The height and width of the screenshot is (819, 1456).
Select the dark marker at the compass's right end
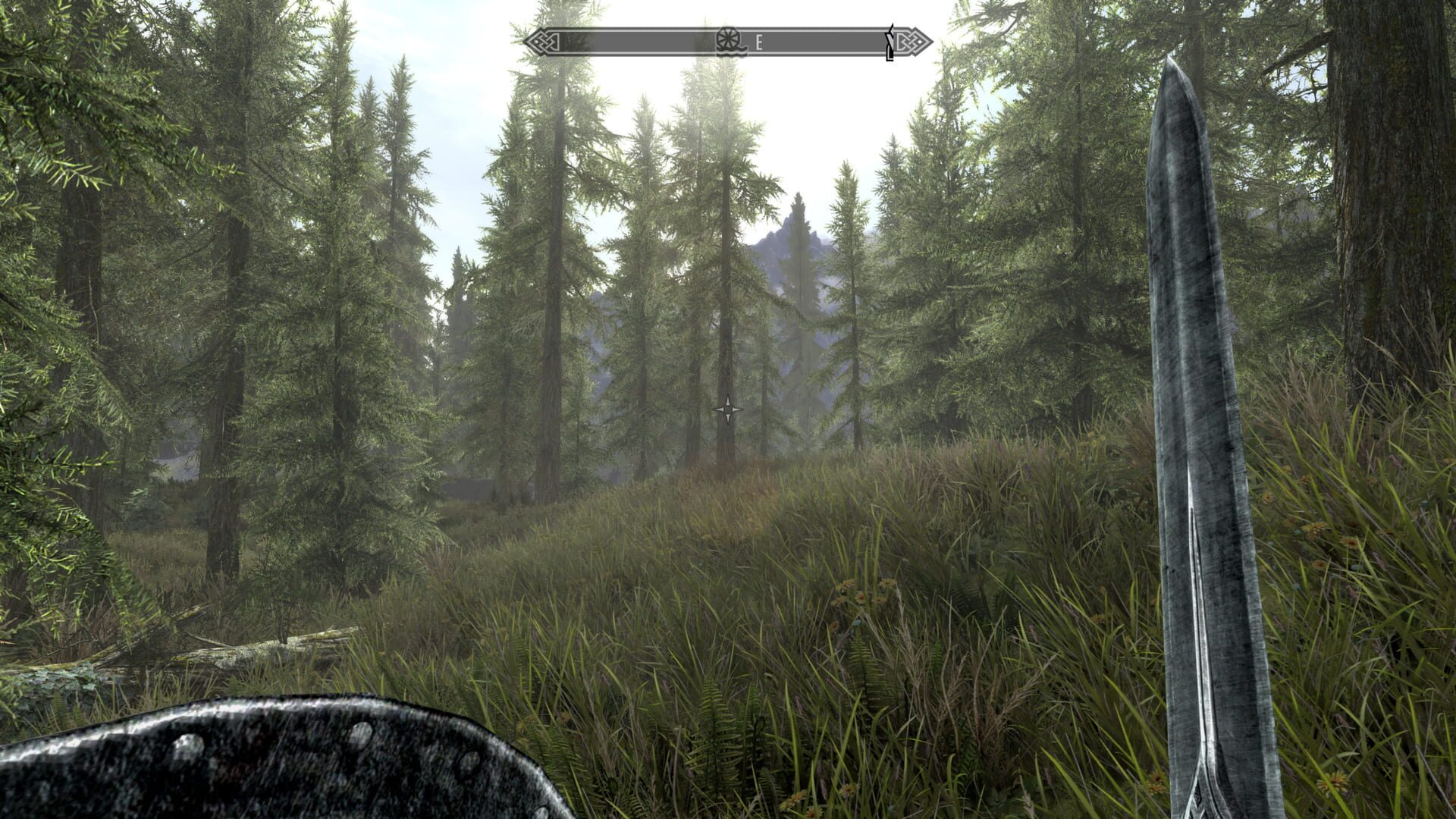point(891,42)
